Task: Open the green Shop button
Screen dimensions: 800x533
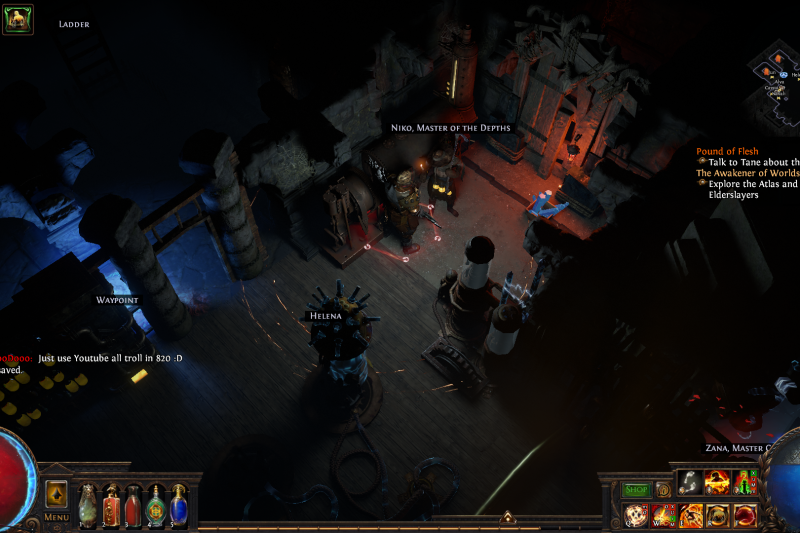Action: pyautogui.click(x=637, y=490)
